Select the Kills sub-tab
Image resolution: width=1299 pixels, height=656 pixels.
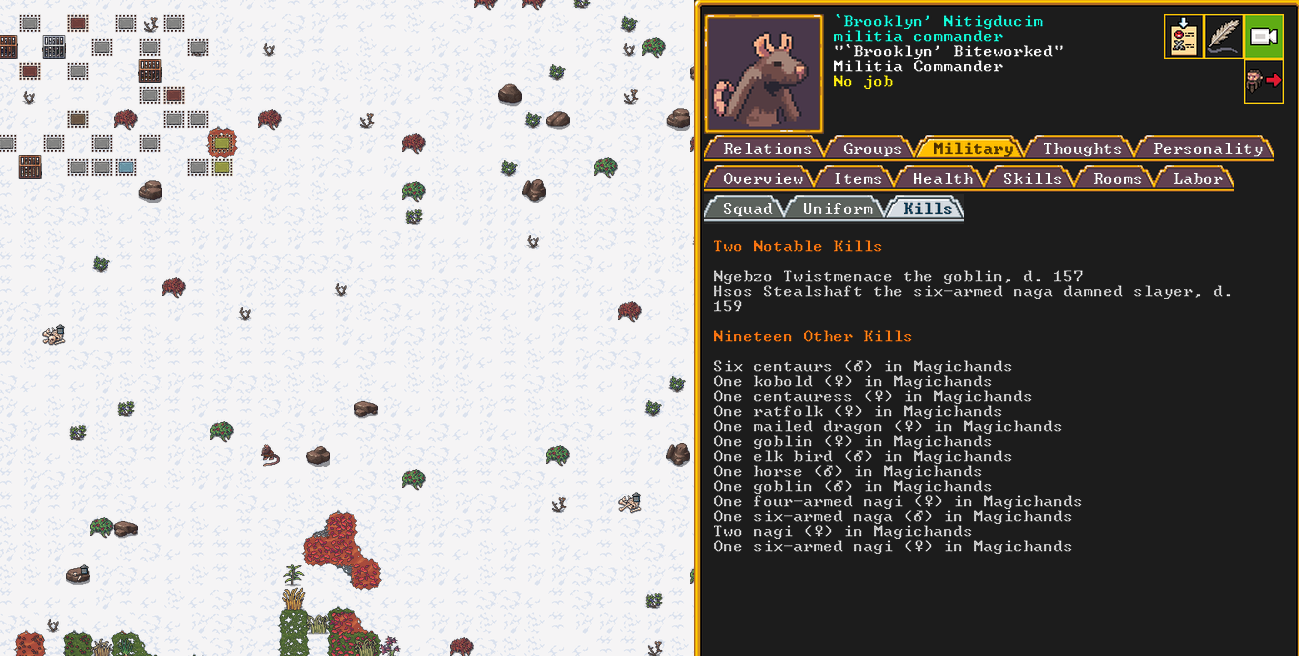tap(927, 208)
